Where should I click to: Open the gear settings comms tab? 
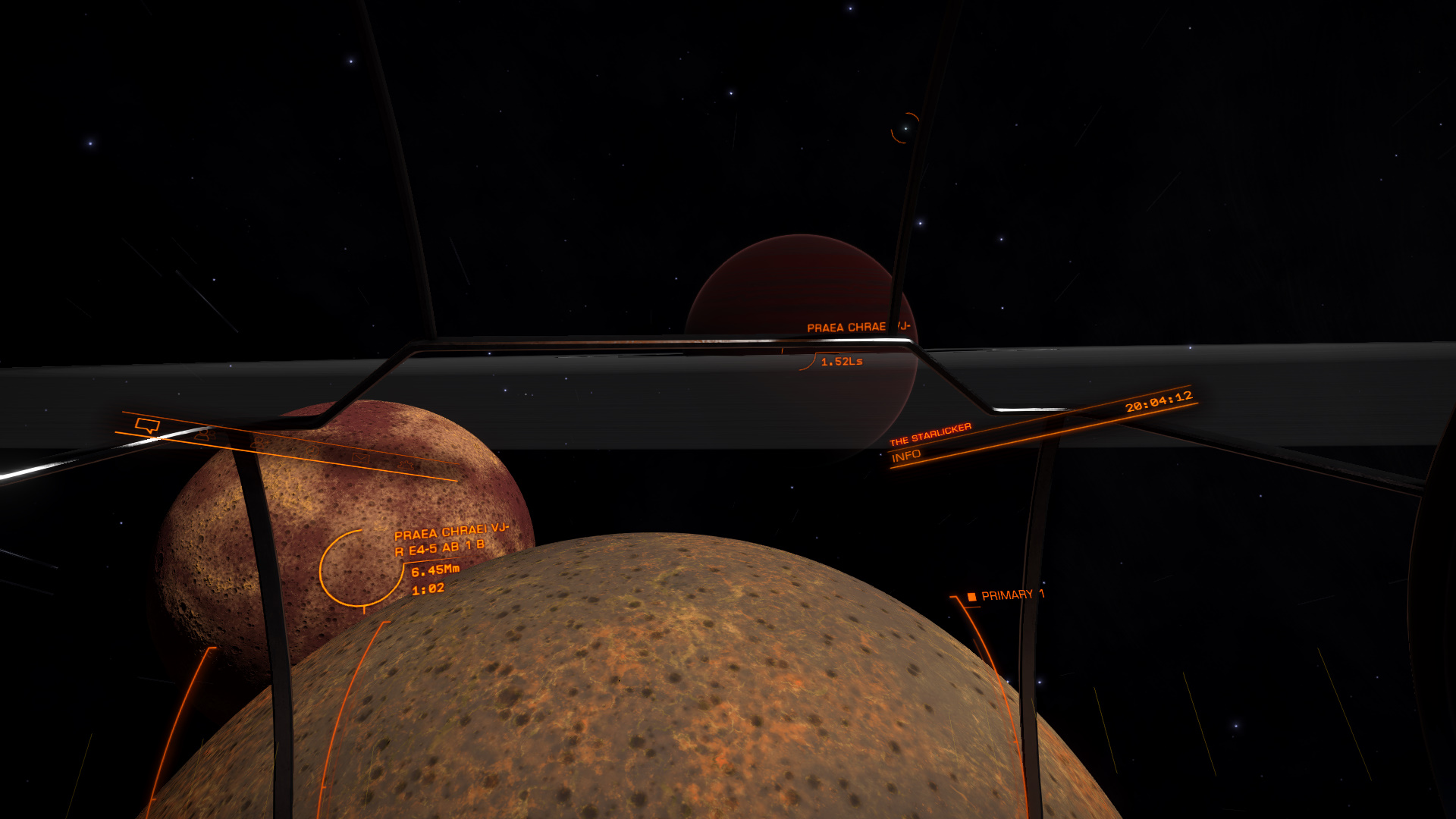tap(407, 464)
